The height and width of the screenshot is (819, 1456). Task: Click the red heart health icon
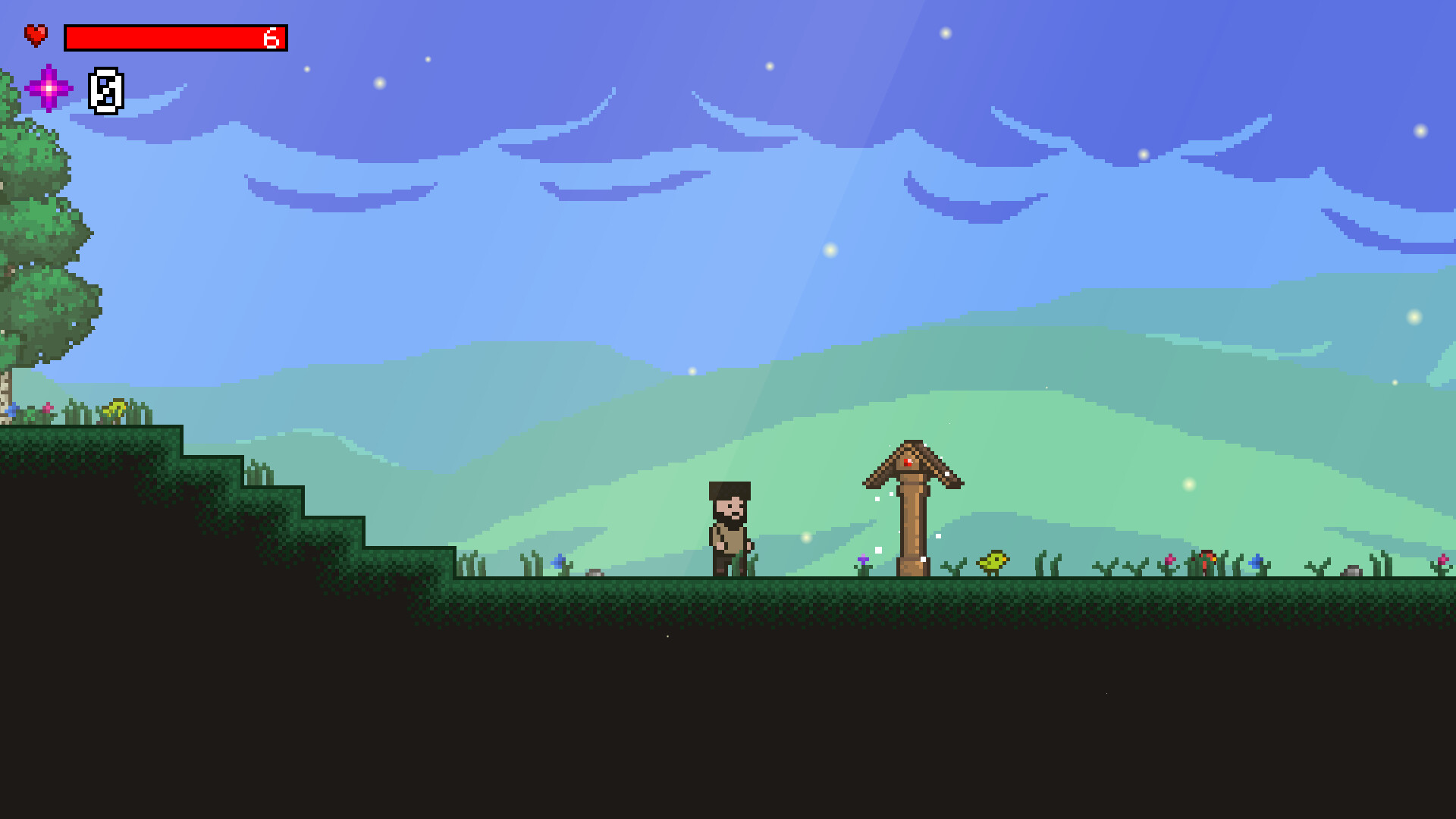pyautogui.click(x=35, y=33)
